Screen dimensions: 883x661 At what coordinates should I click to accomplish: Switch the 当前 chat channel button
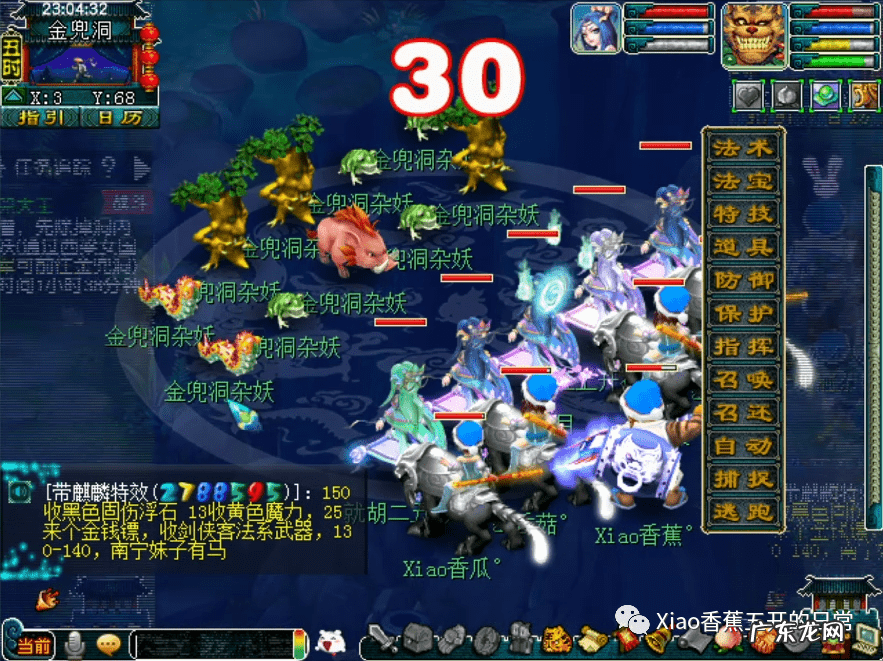click(33, 645)
